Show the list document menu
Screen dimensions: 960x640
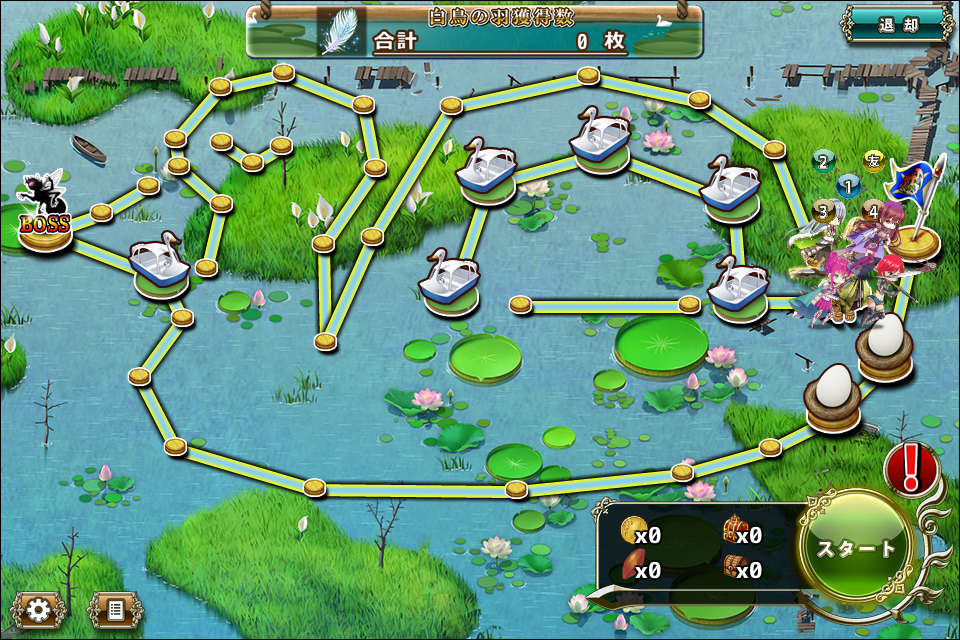coord(114,608)
